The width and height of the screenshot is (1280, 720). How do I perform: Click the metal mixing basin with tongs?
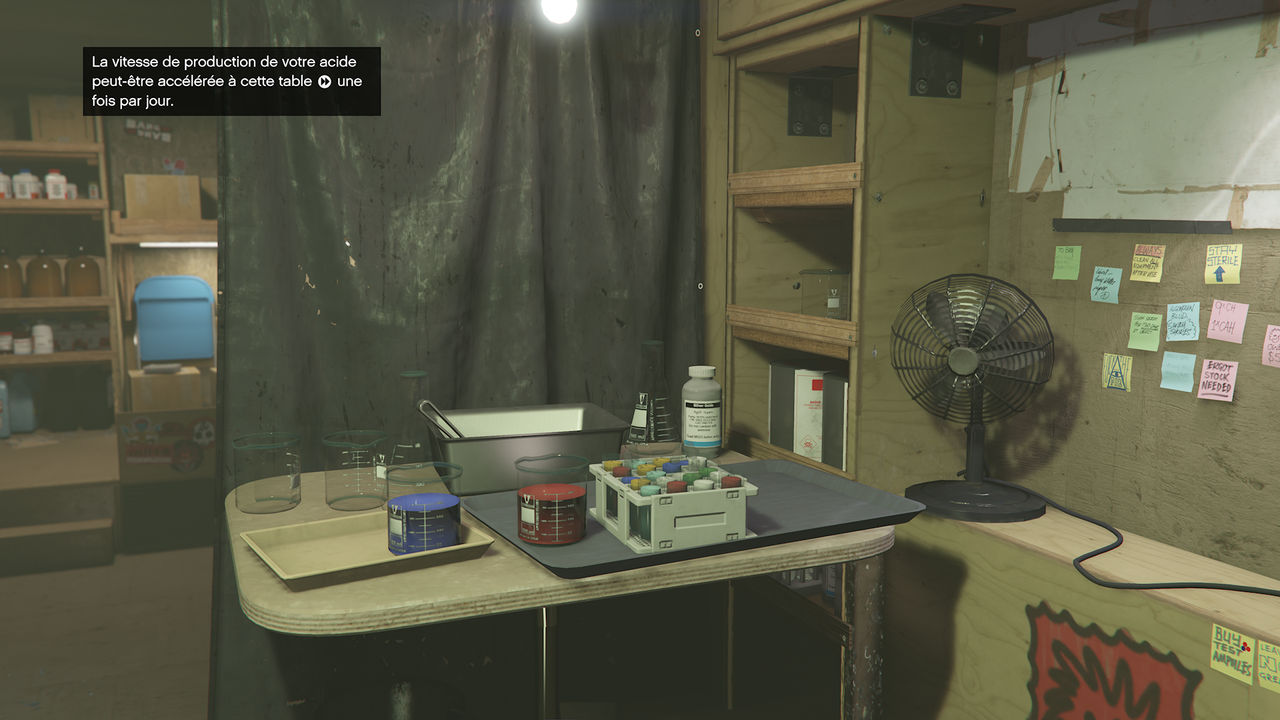point(520,430)
